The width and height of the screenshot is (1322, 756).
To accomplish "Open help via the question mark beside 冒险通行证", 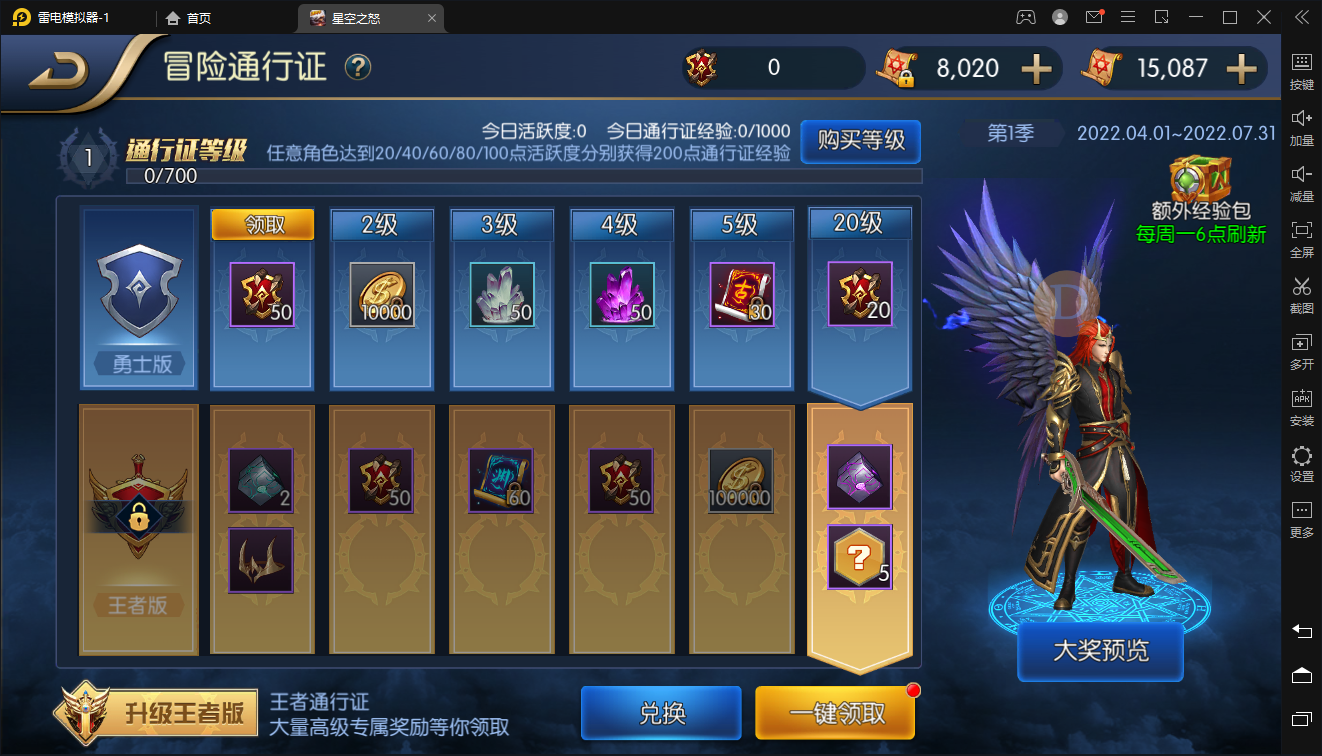I will coord(357,67).
